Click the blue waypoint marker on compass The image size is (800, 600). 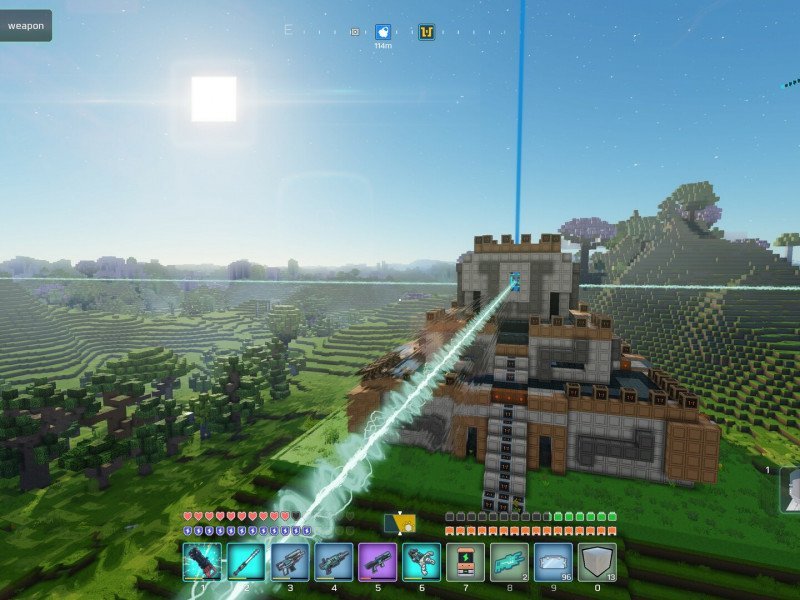tap(383, 32)
